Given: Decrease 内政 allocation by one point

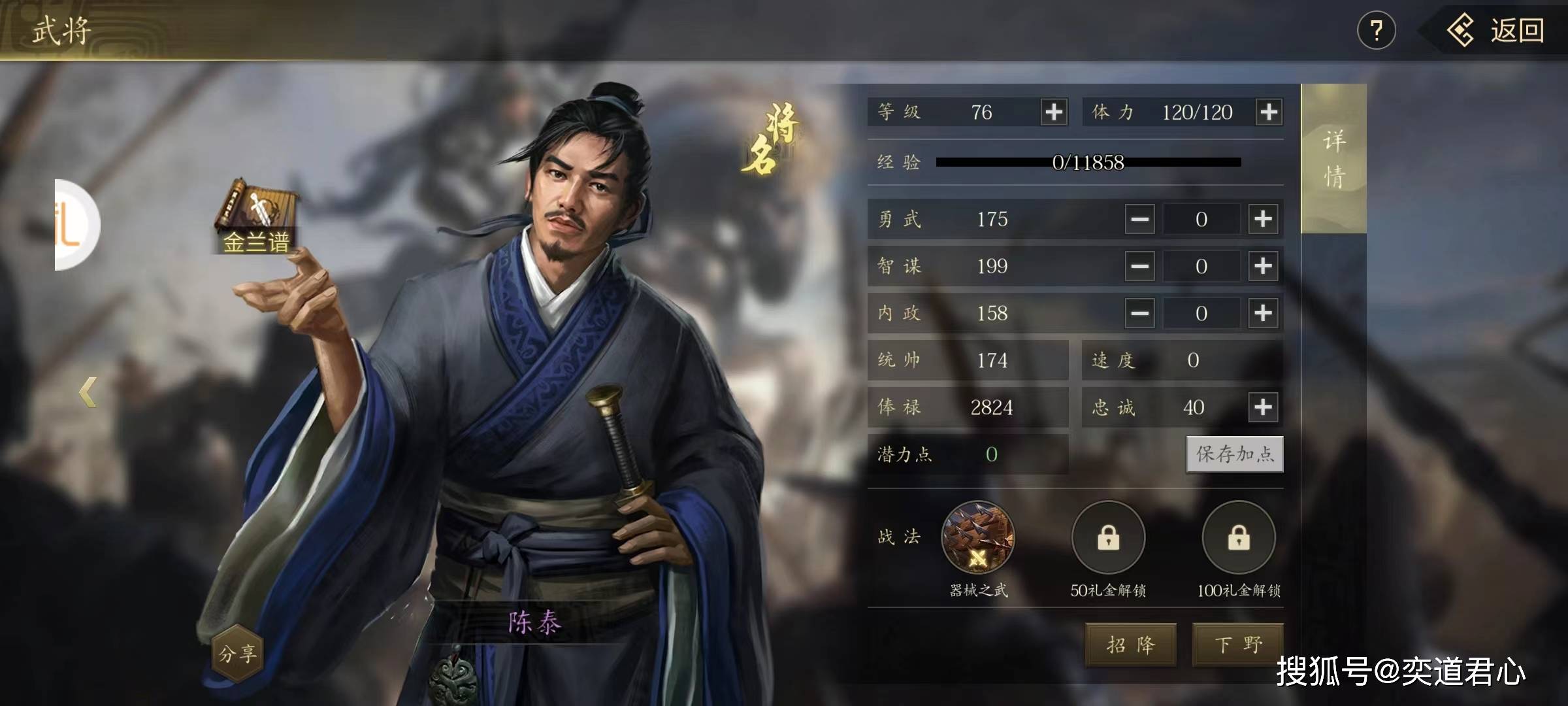Looking at the screenshot, I should coord(1139,313).
